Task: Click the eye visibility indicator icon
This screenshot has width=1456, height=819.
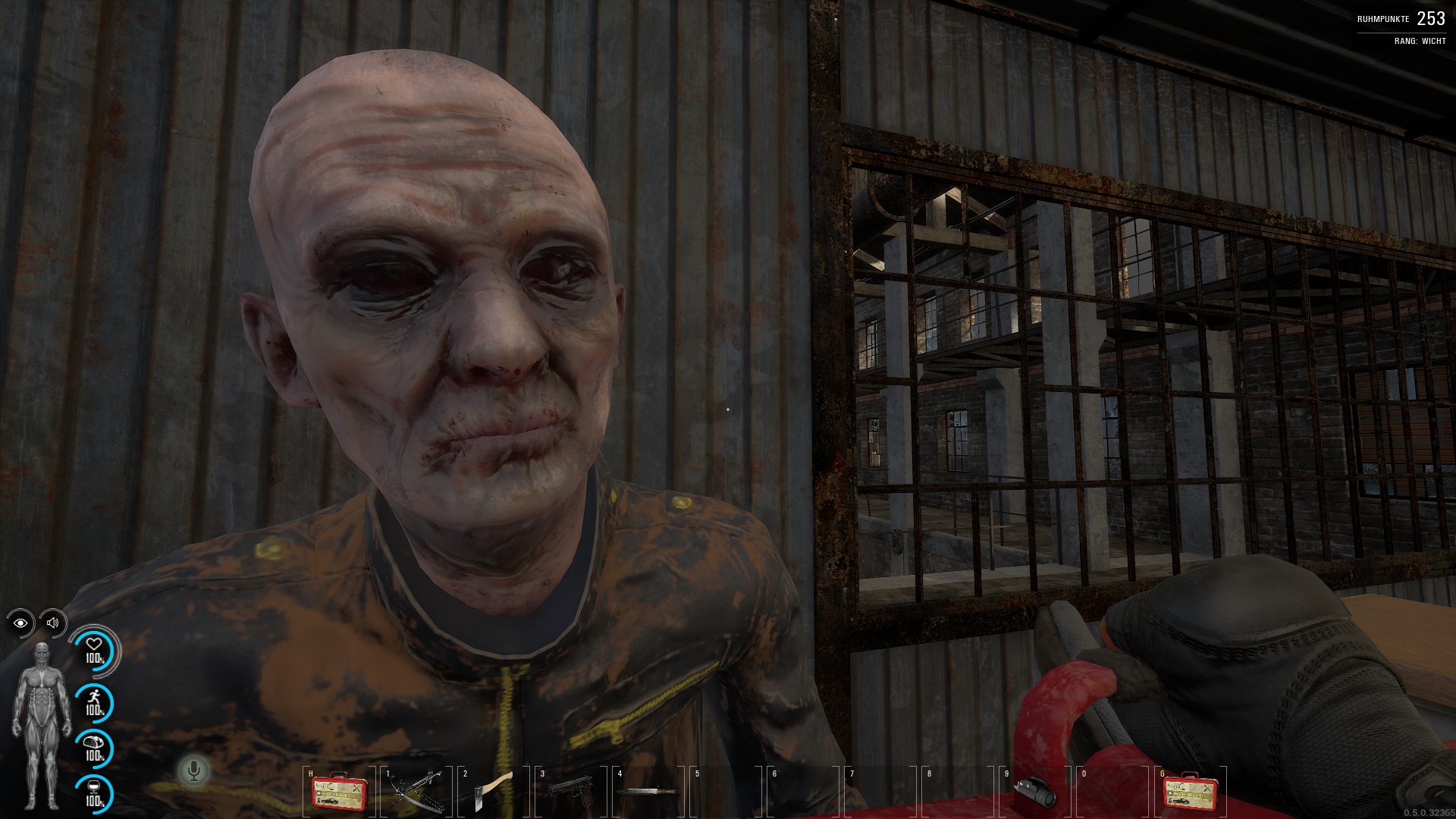Action: tap(20, 623)
